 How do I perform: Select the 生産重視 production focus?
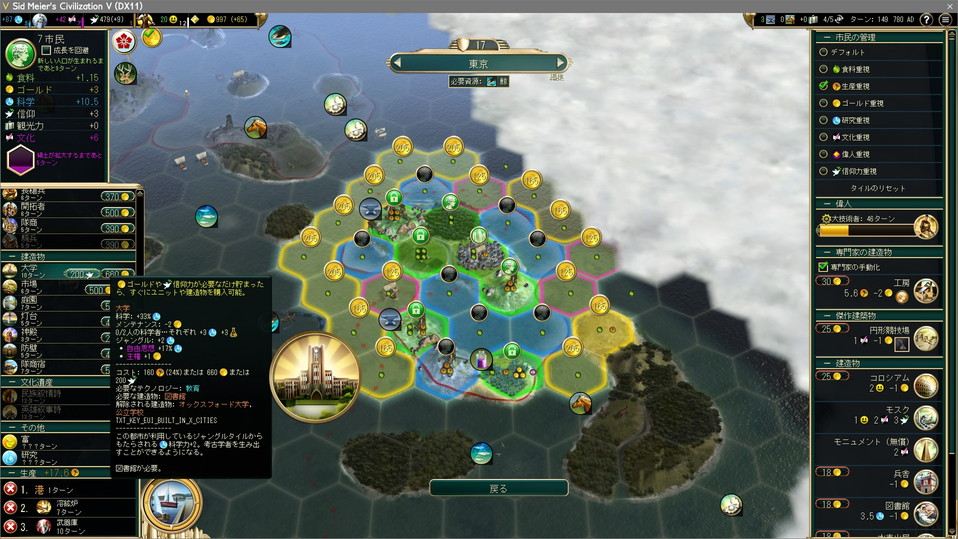coord(824,86)
